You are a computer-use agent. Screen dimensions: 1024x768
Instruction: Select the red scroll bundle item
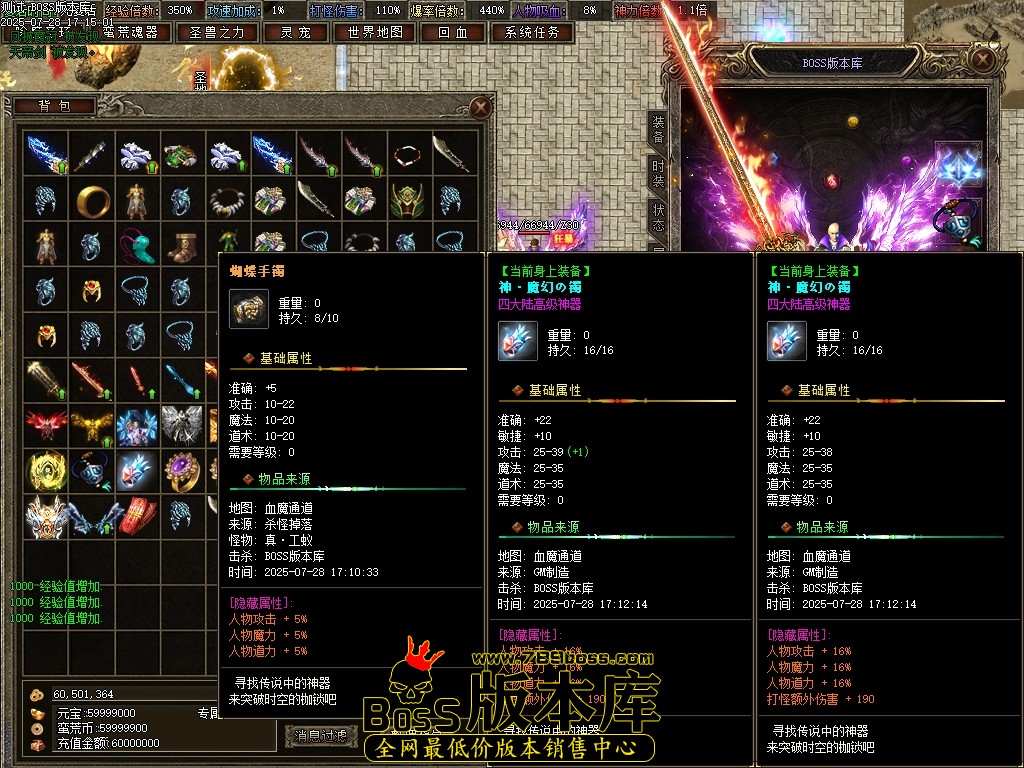click(137, 515)
